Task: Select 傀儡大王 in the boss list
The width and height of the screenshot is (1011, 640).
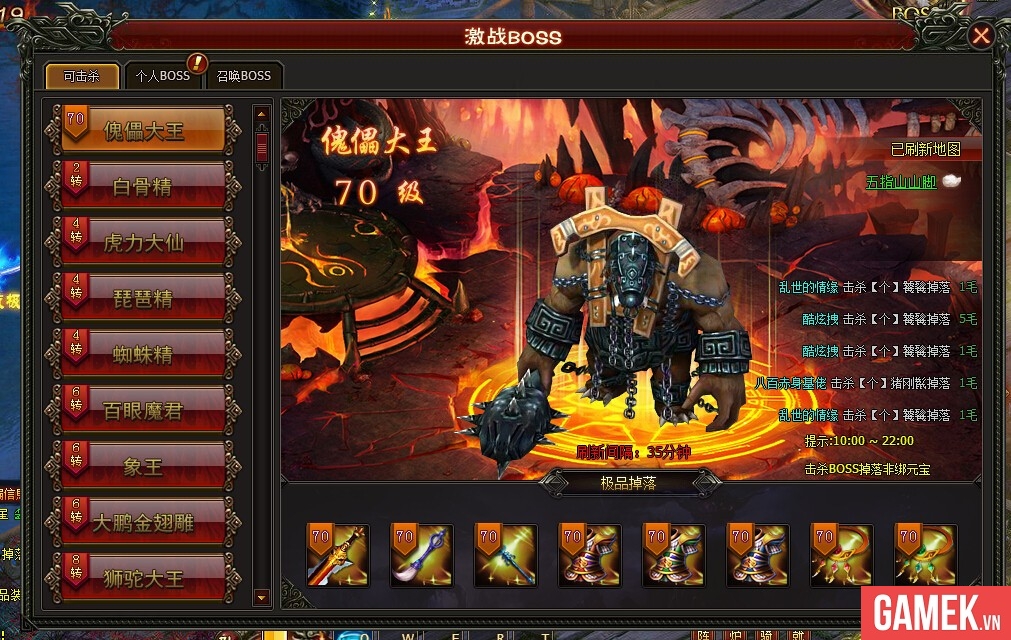Action: (144, 130)
